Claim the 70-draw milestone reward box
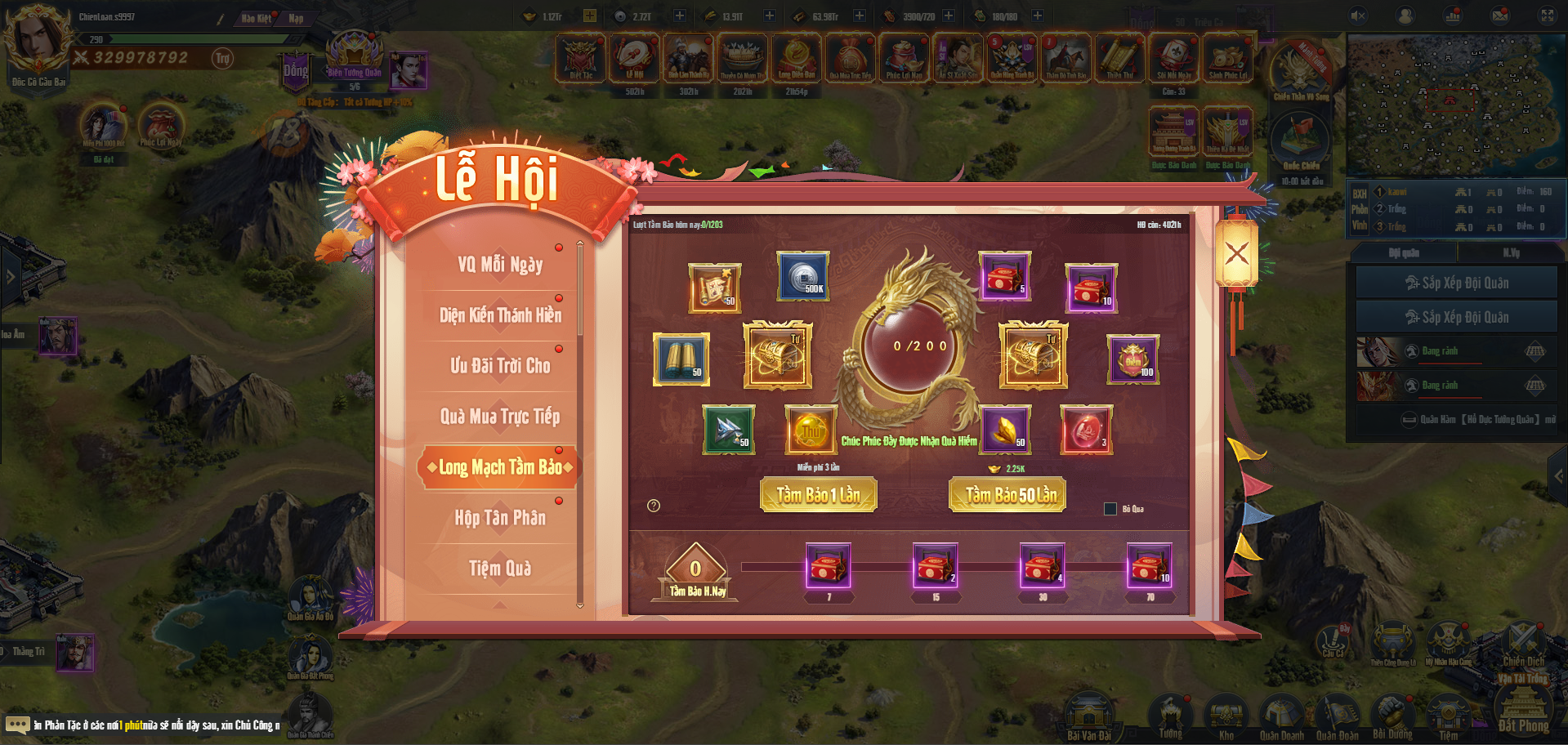 [1150, 565]
